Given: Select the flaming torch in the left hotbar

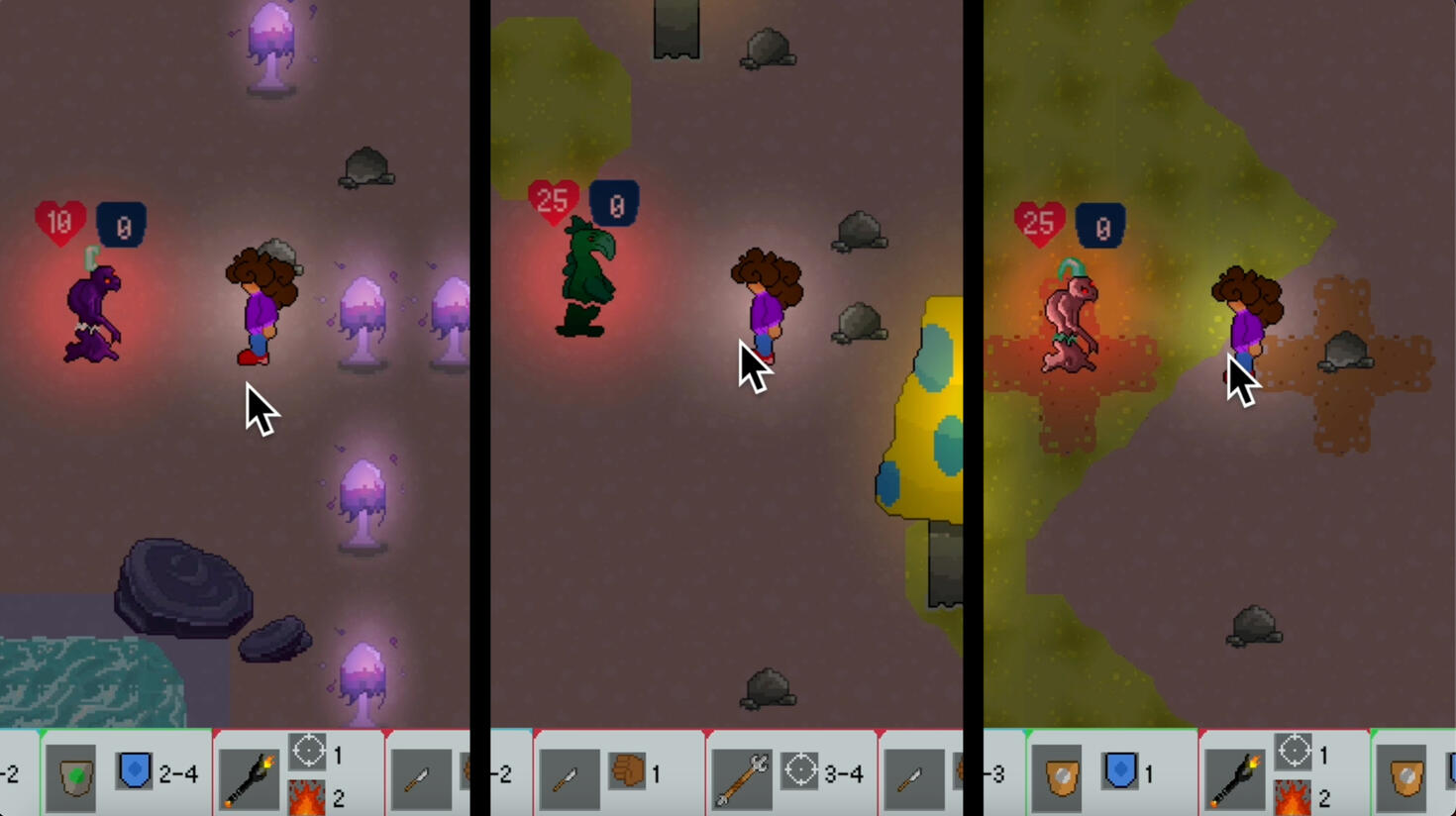Looking at the screenshot, I should pyautogui.click(x=249, y=777).
